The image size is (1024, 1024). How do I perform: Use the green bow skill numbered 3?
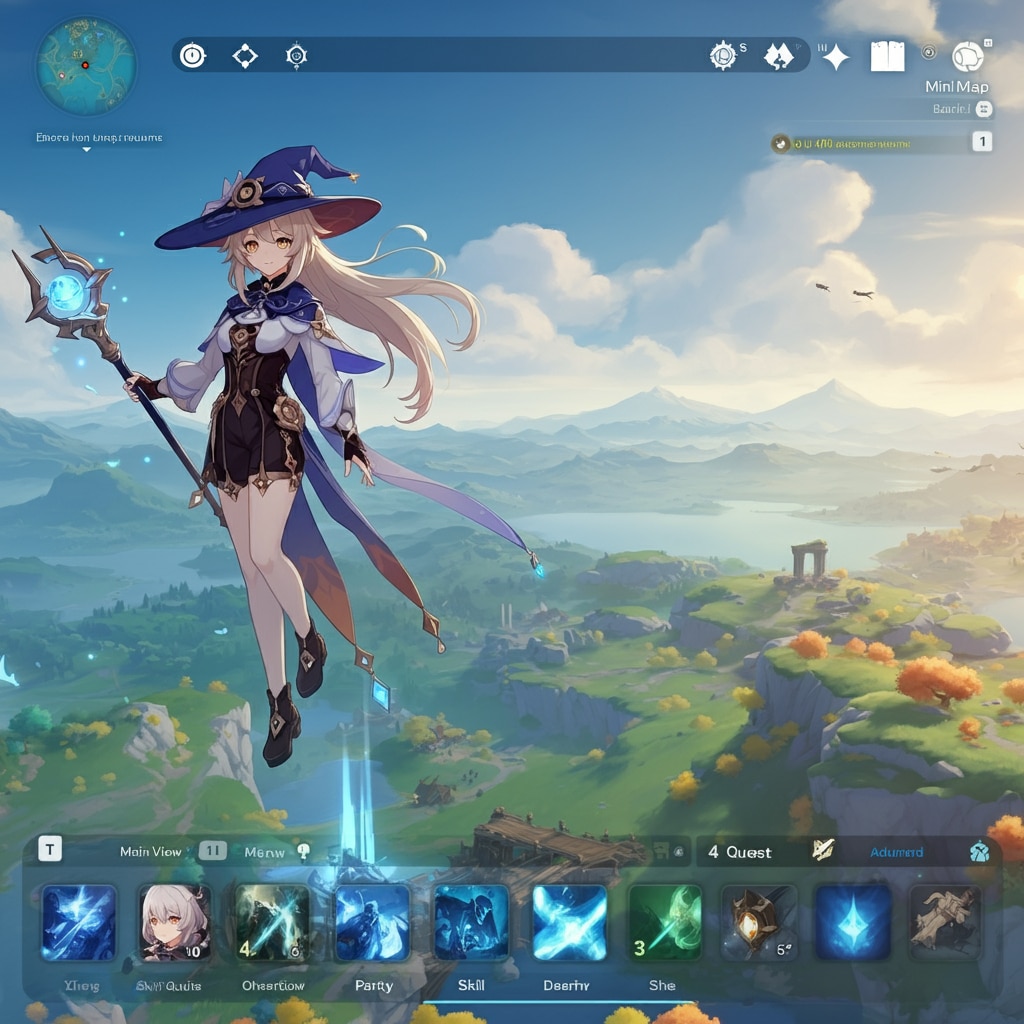coord(664,923)
